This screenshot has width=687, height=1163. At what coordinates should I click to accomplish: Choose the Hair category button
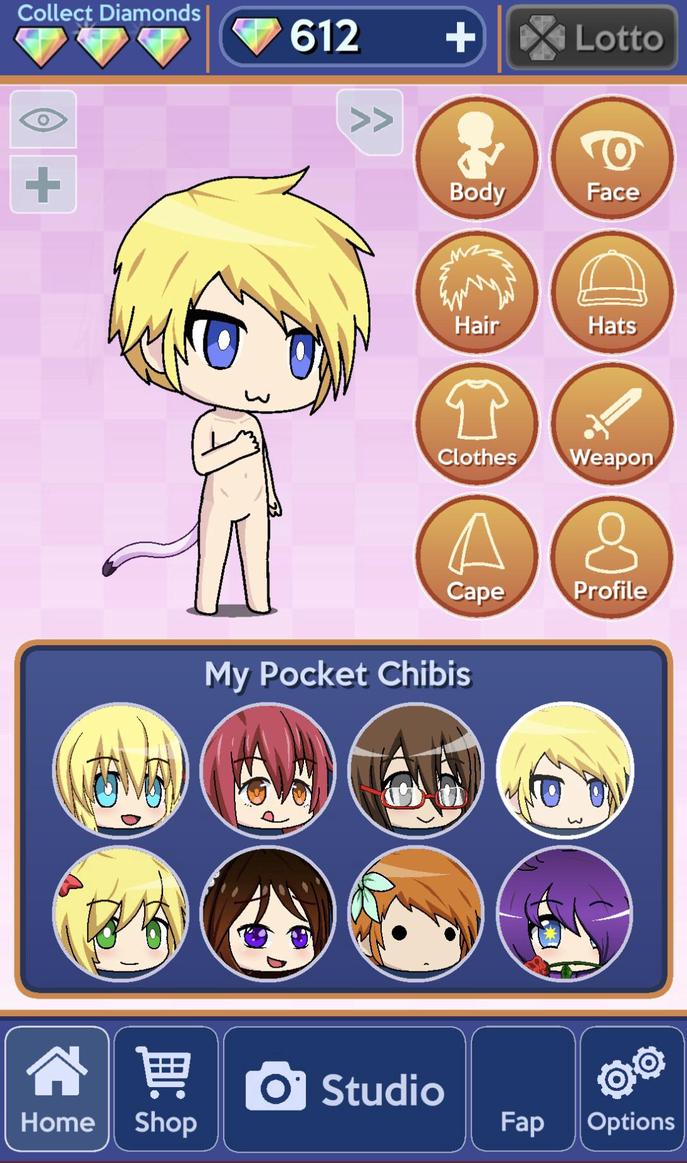pyautogui.click(x=476, y=292)
